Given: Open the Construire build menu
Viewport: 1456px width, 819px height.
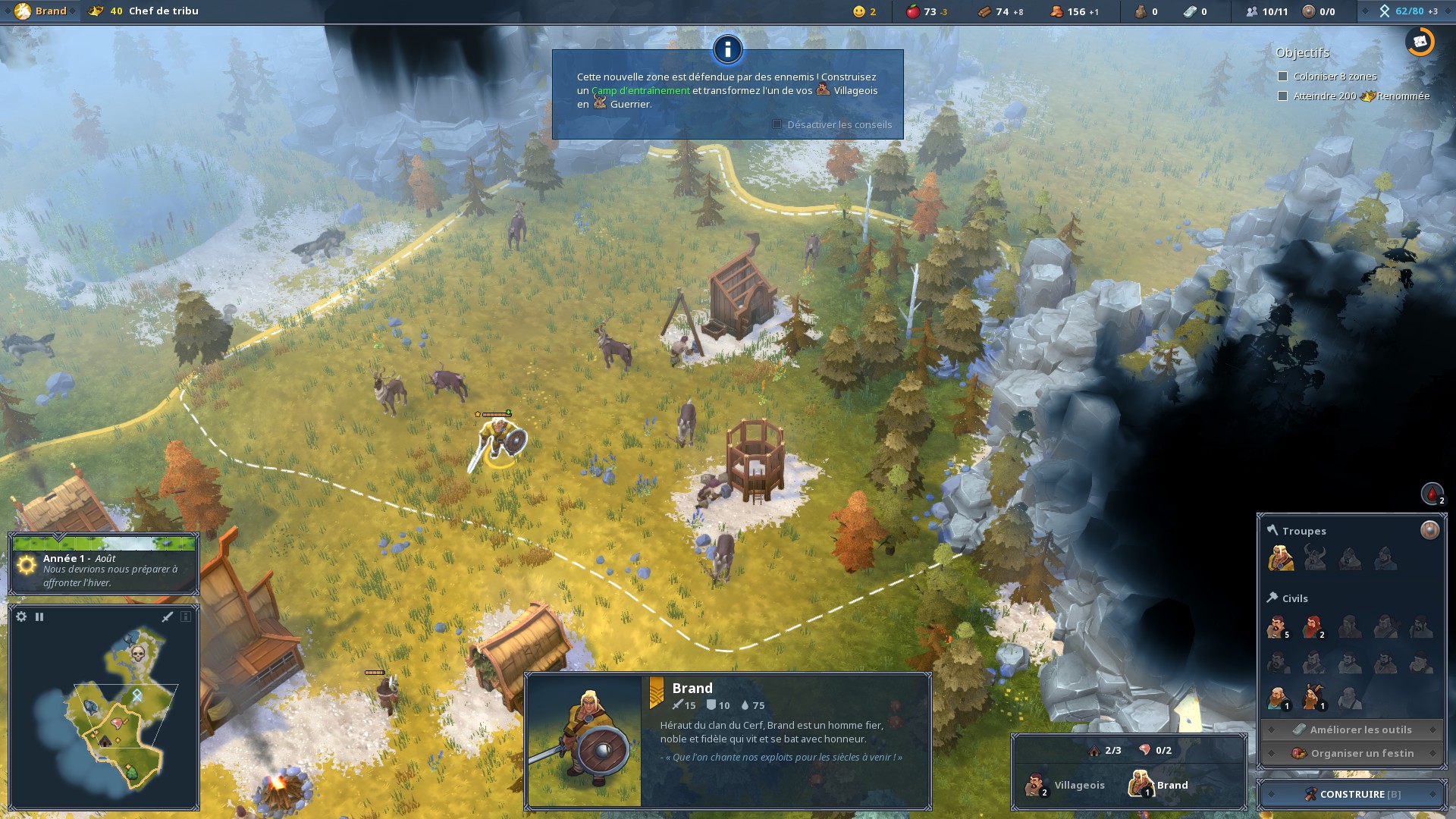Looking at the screenshot, I should click(x=1352, y=794).
